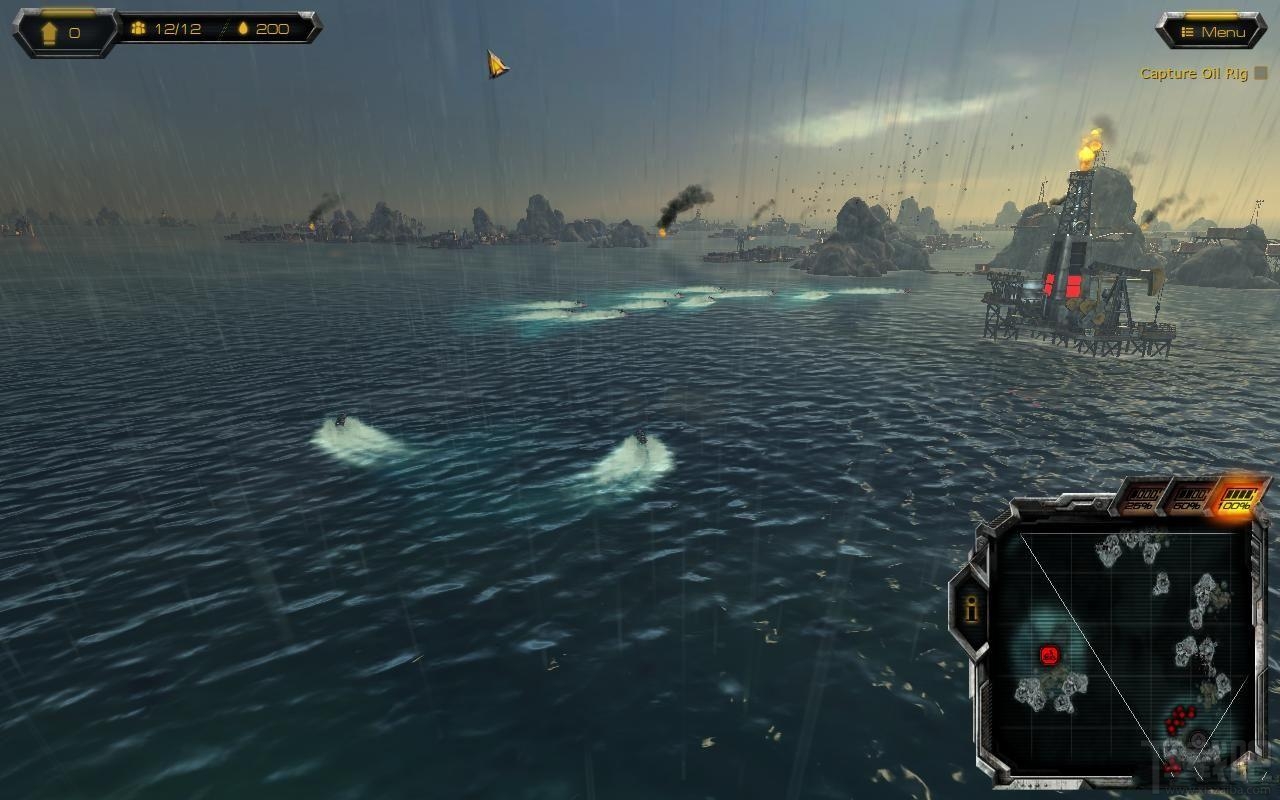The image size is (1280, 800).
Task: Click the red unit cluster on minimap
Action: (x=1181, y=717)
